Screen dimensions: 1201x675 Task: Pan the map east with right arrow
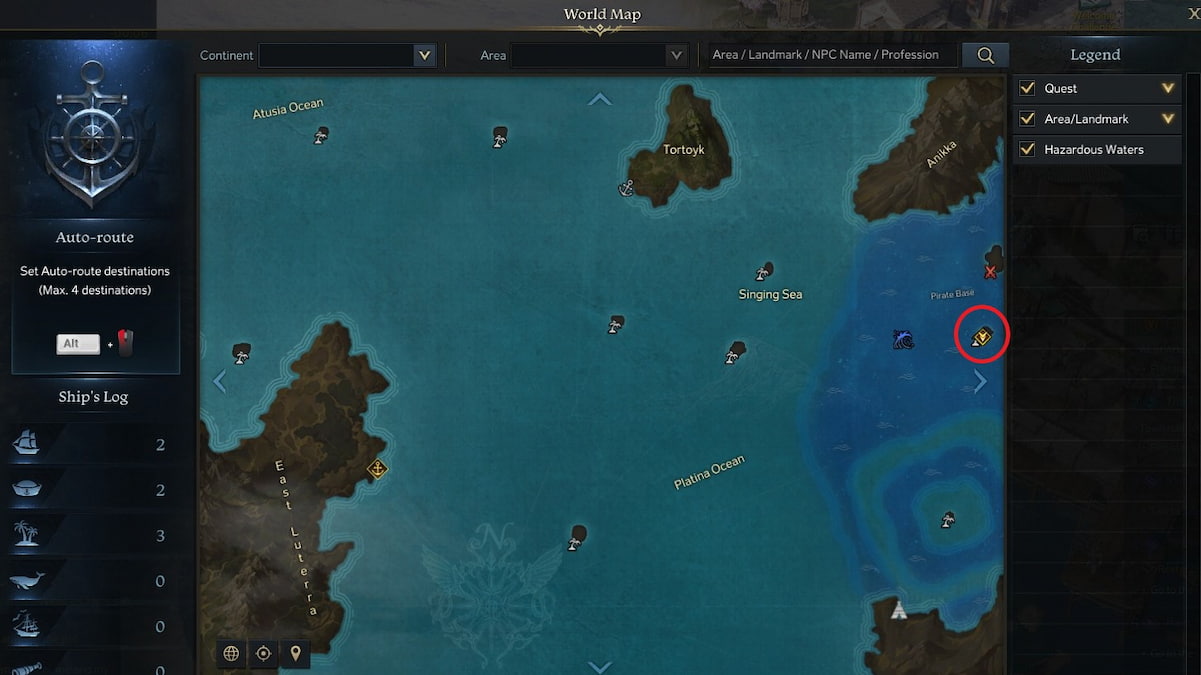[x=980, y=381]
